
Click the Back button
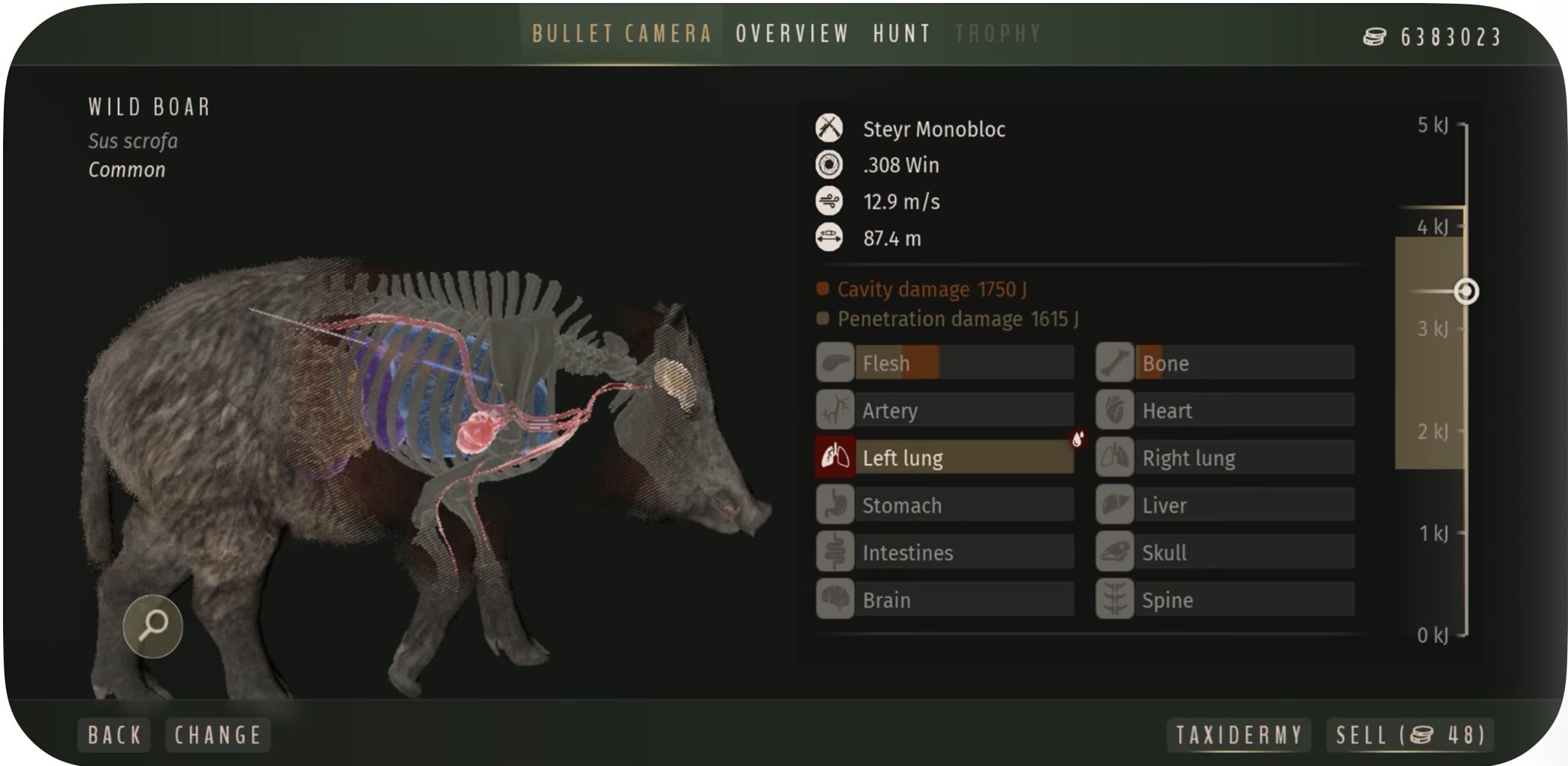pyautogui.click(x=114, y=735)
